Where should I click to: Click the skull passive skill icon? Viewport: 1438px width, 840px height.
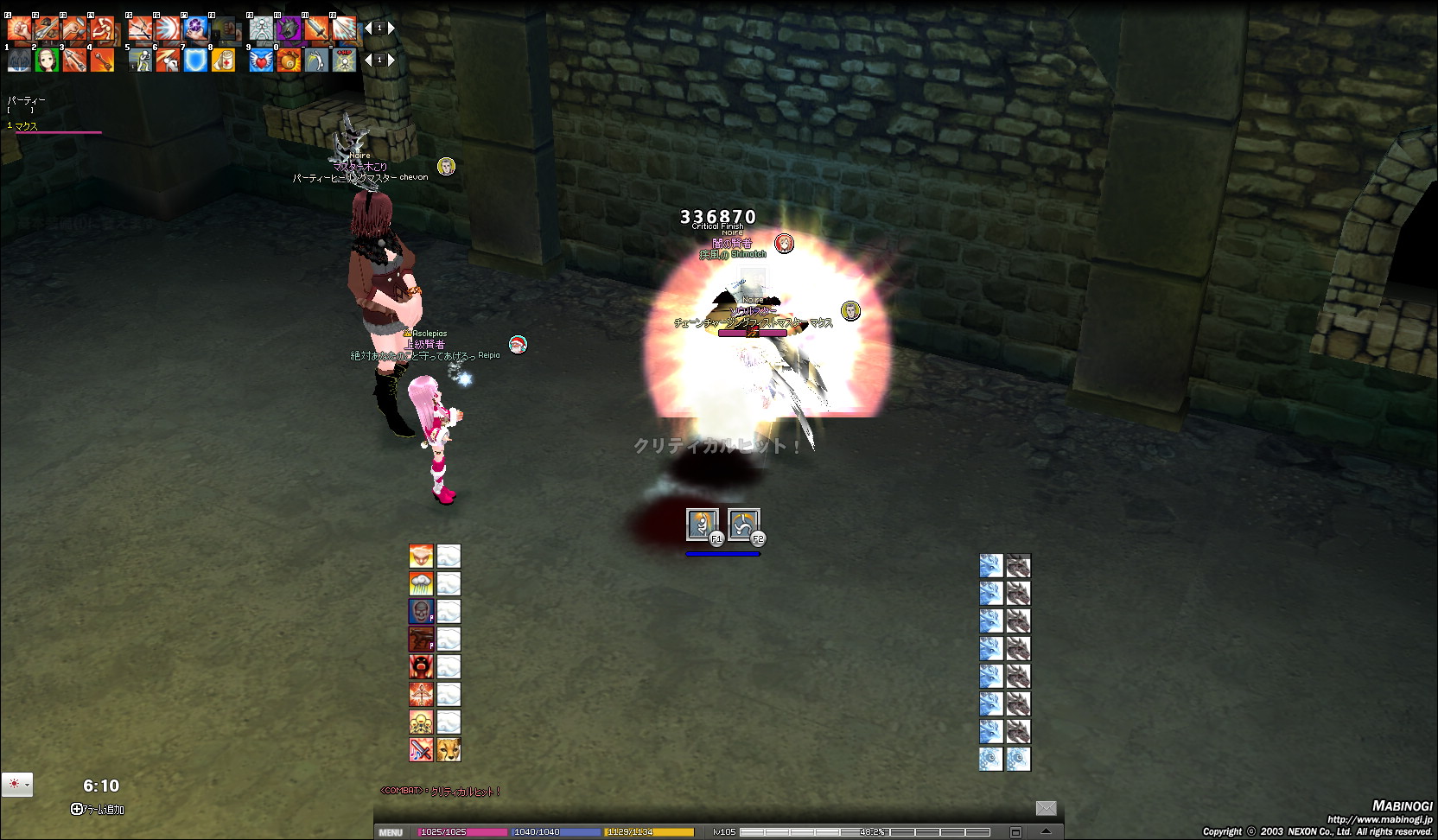[x=421, y=611]
